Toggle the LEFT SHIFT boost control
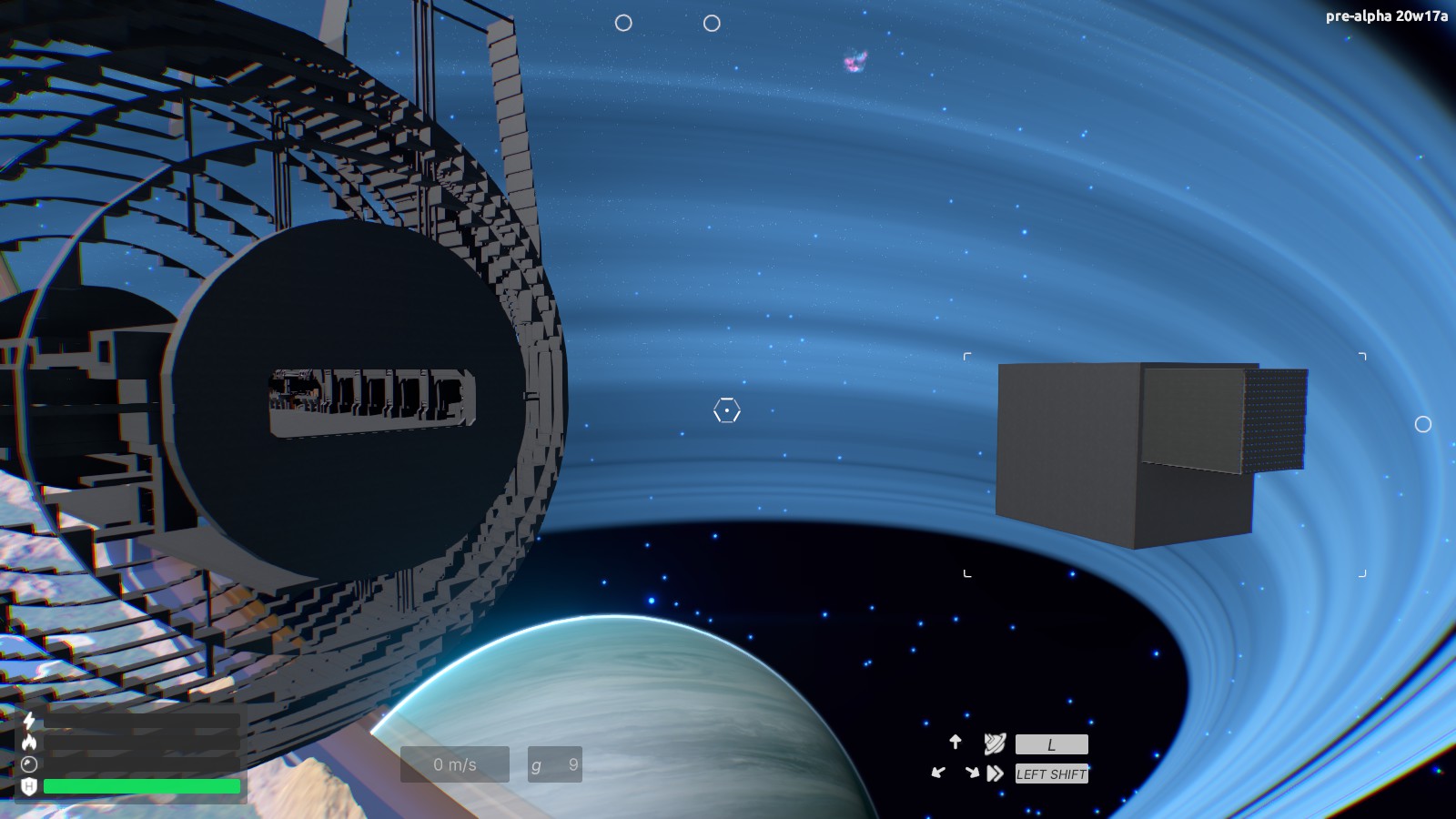Screen dimensions: 1456x819 (x=1051, y=774)
